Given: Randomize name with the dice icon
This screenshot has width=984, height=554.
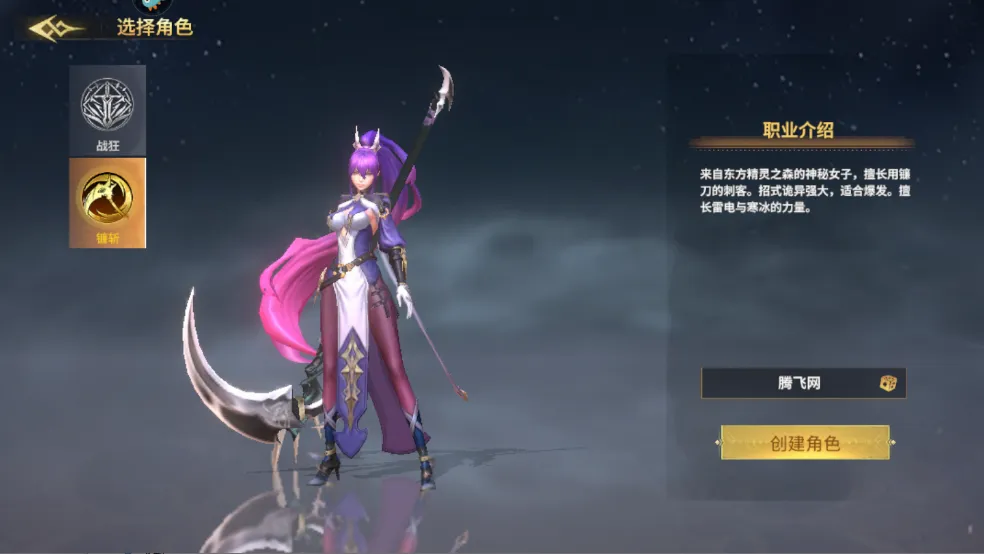Looking at the screenshot, I should coord(887,383).
